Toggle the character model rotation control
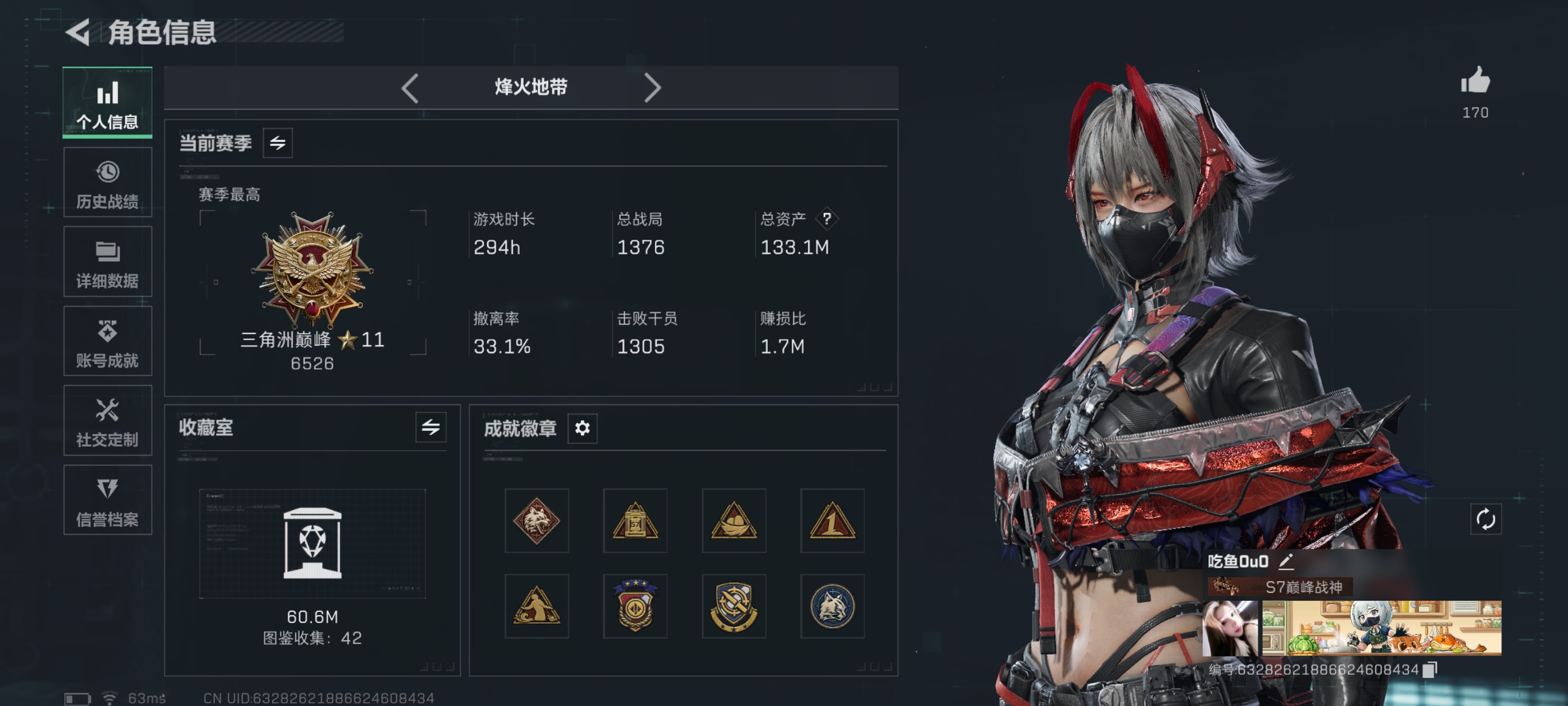The height and width of the screenshot is (706, 1568). pos(1485,519)
